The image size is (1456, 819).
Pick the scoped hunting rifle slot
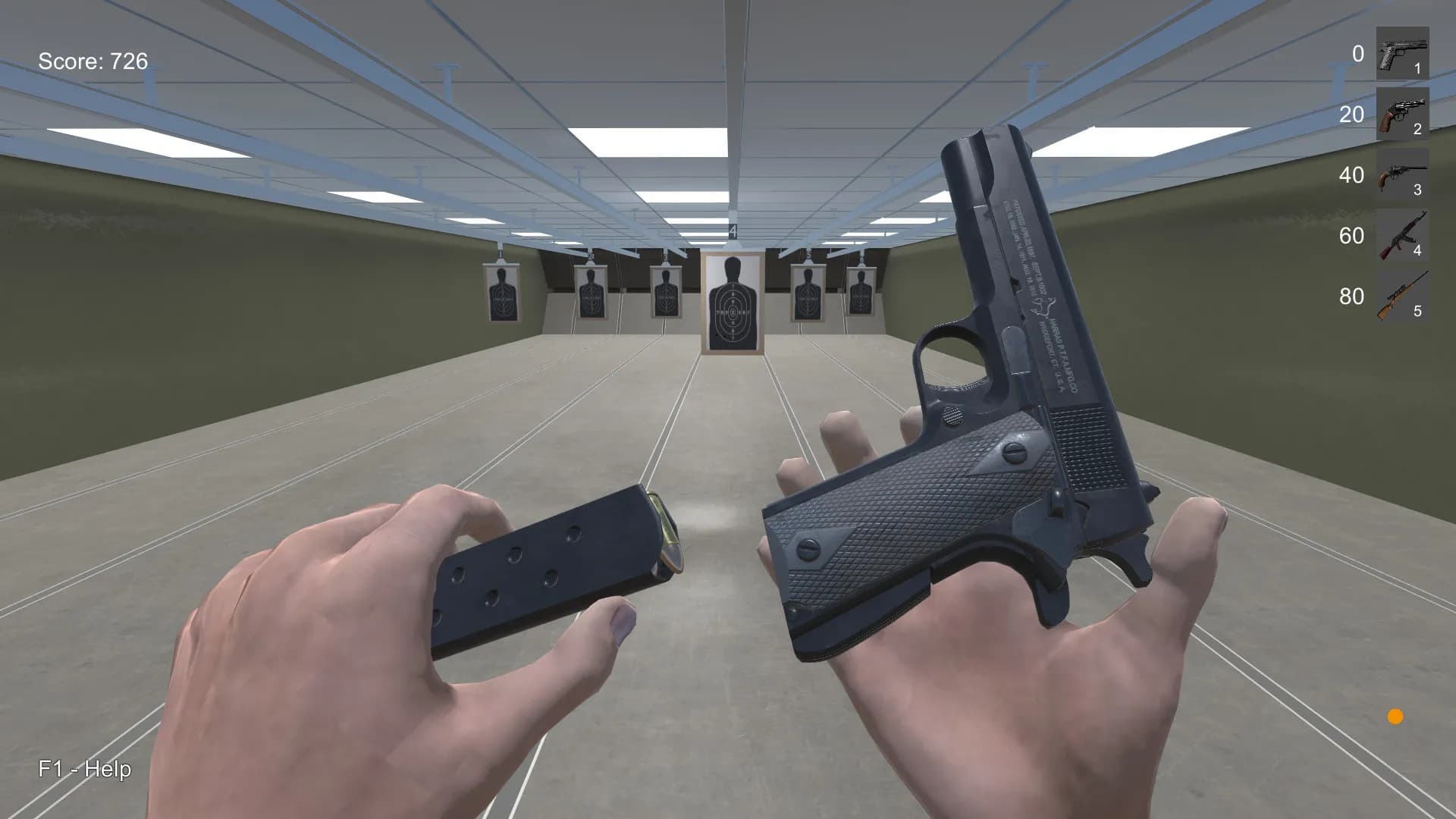pos(1402,296)
